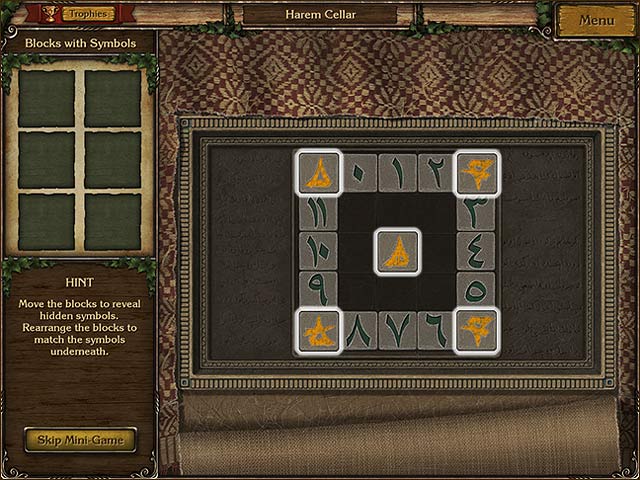Image resolution: width=640 pixels, height=480 pixels.
Task: Click the tile marked ١١ (eleven)
Action: [x=318, y=212]
